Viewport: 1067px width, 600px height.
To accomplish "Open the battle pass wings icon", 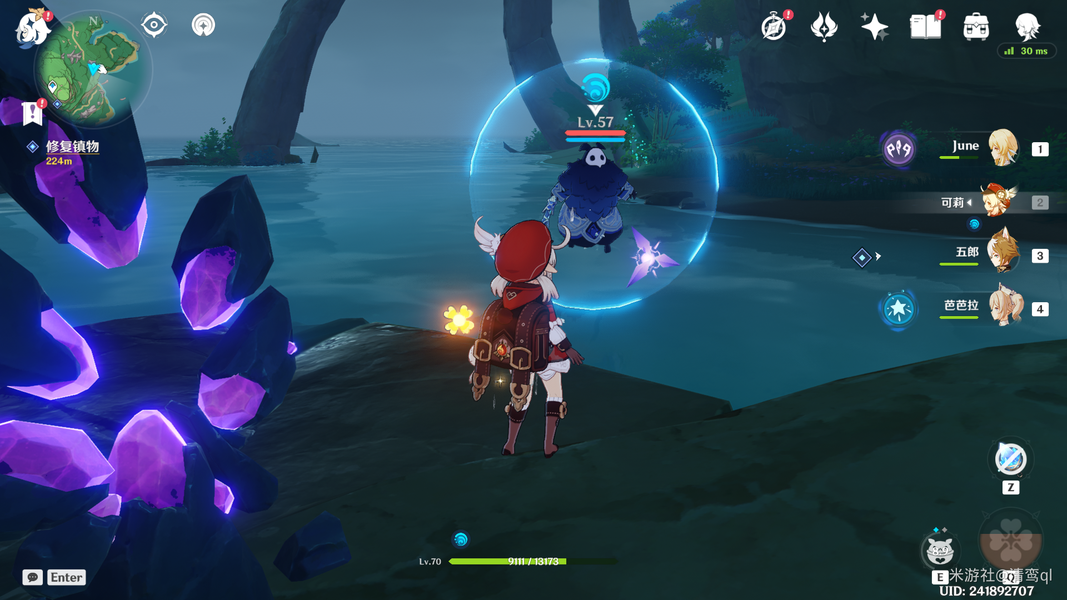I will [x=824, y=27].
